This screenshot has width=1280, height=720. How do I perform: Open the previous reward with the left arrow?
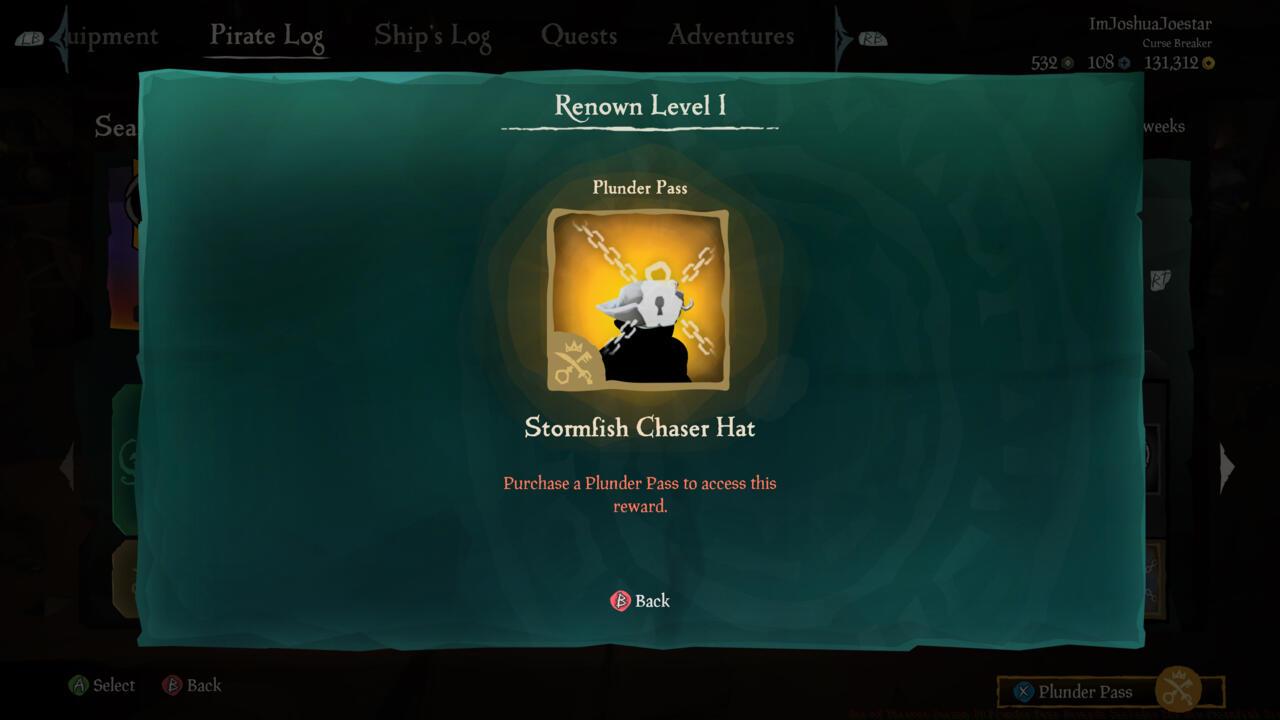(67, 467)
